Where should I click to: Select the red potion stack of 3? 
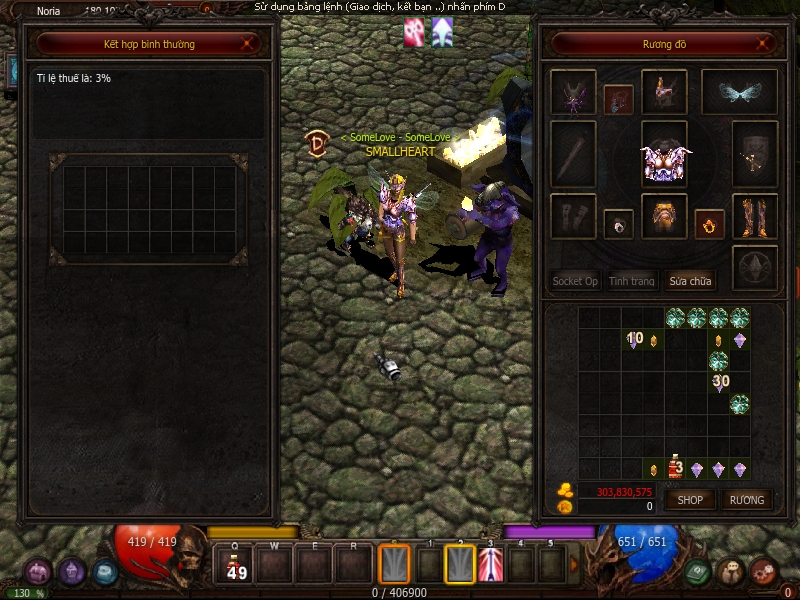click(675, 468)
